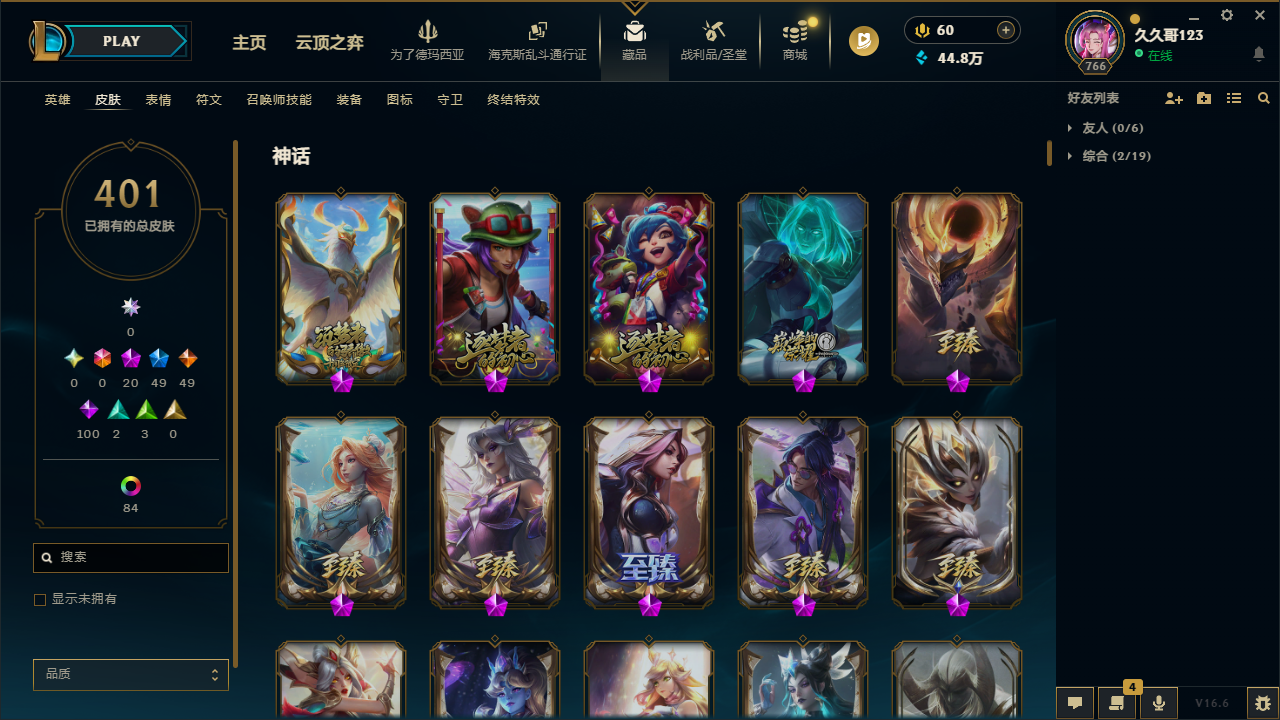Click the add friend icon
The image size is (1280, 720).
point(1174,98)
